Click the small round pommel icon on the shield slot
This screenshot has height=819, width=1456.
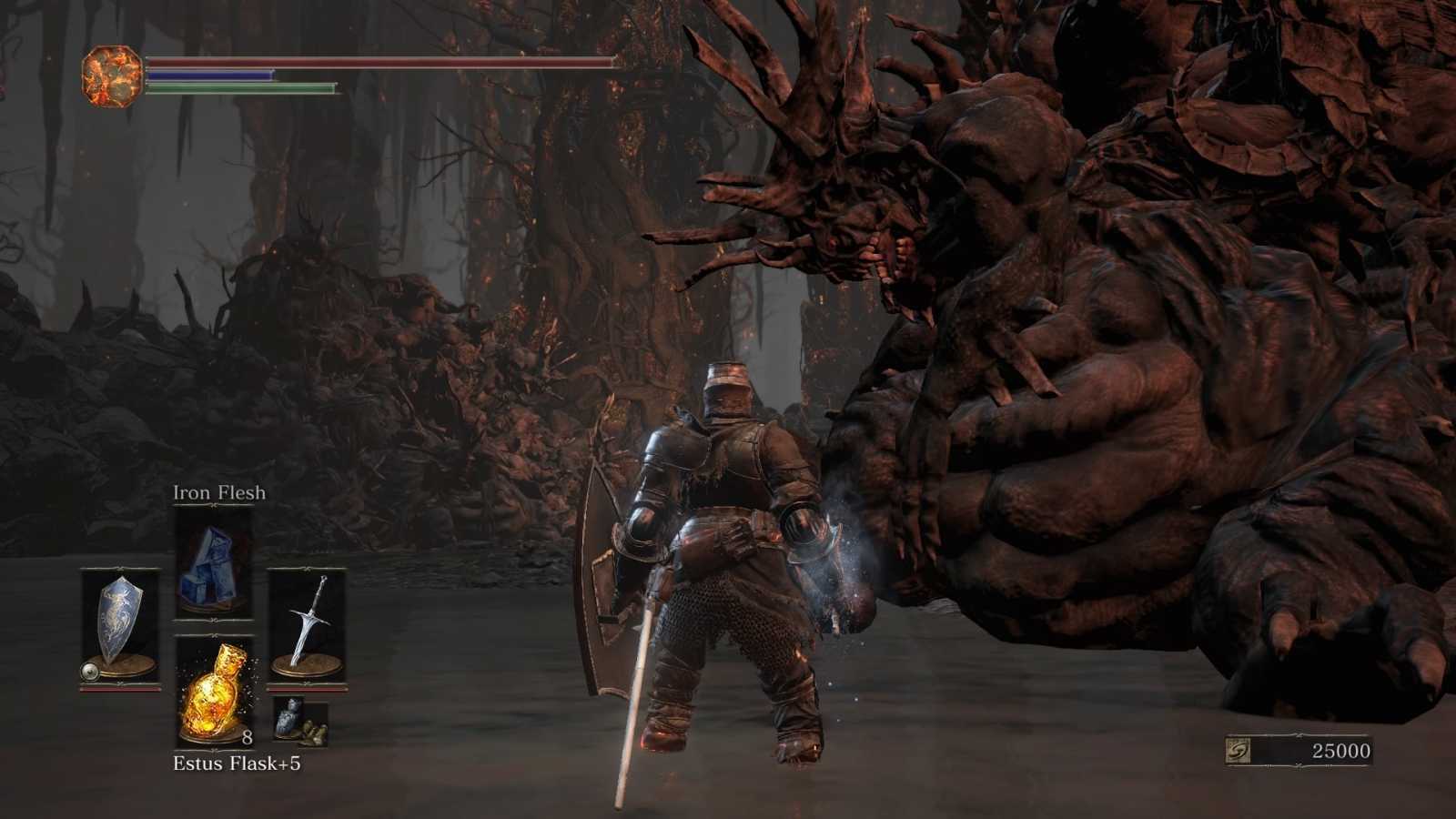coord(89,672)
